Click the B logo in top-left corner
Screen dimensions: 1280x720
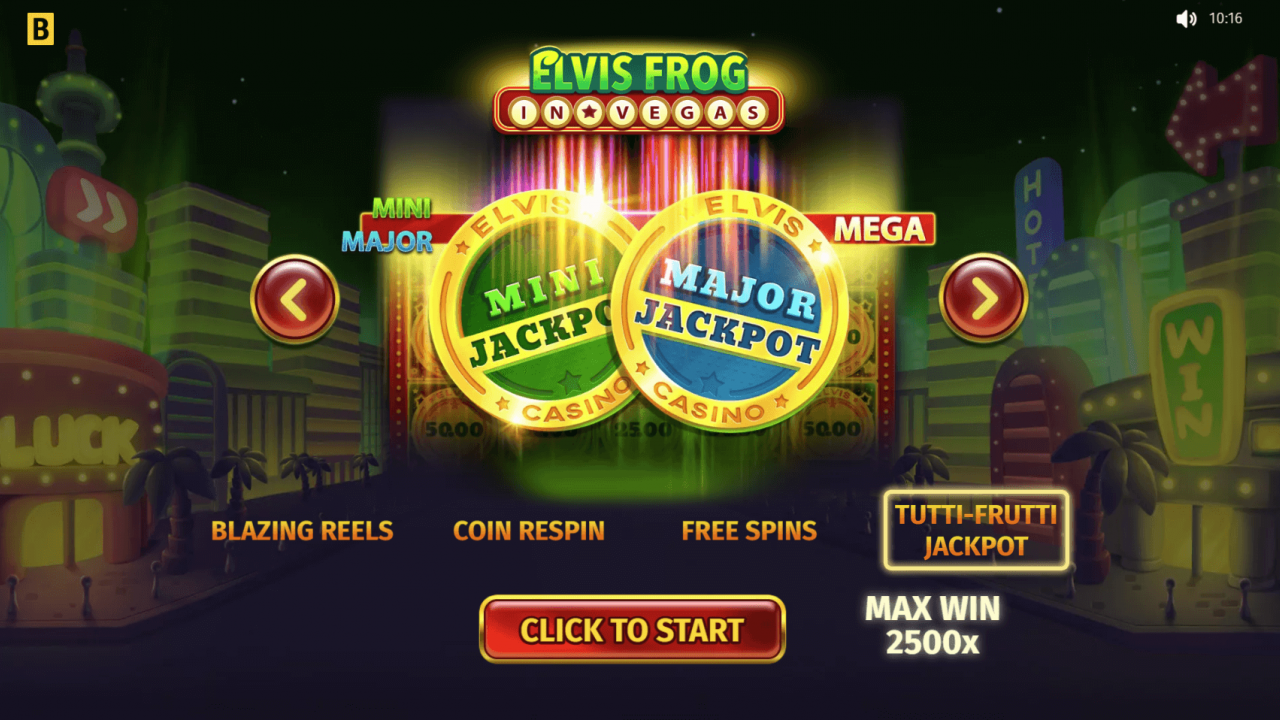39,29
